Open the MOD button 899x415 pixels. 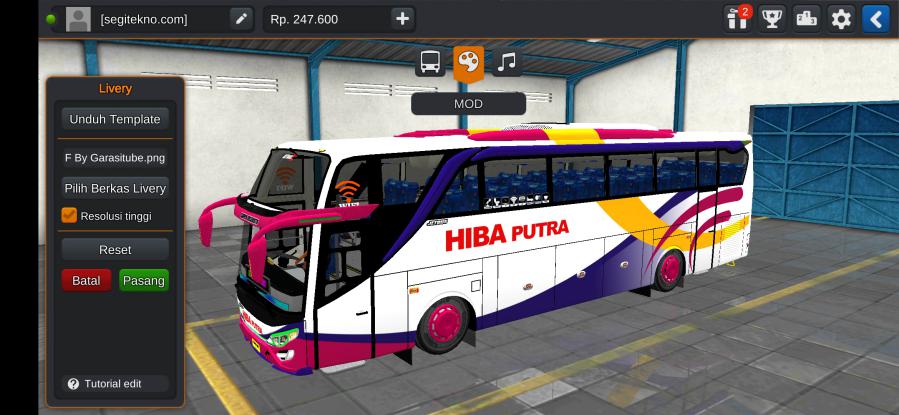[x=468, y=103]
